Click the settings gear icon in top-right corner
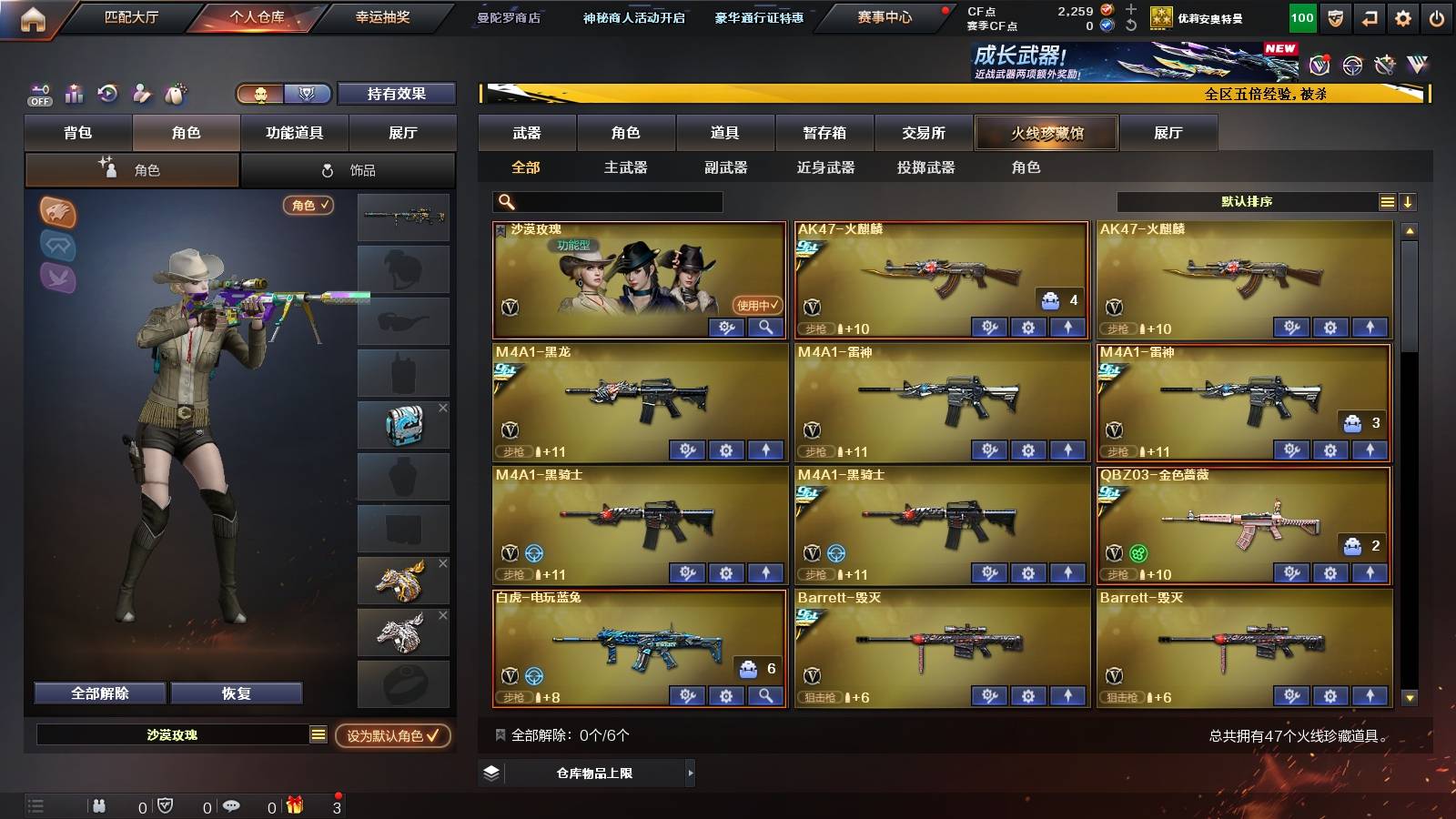Viewport: 1456px width, 819px height. pyautogui.click(x=1403, y=17)
